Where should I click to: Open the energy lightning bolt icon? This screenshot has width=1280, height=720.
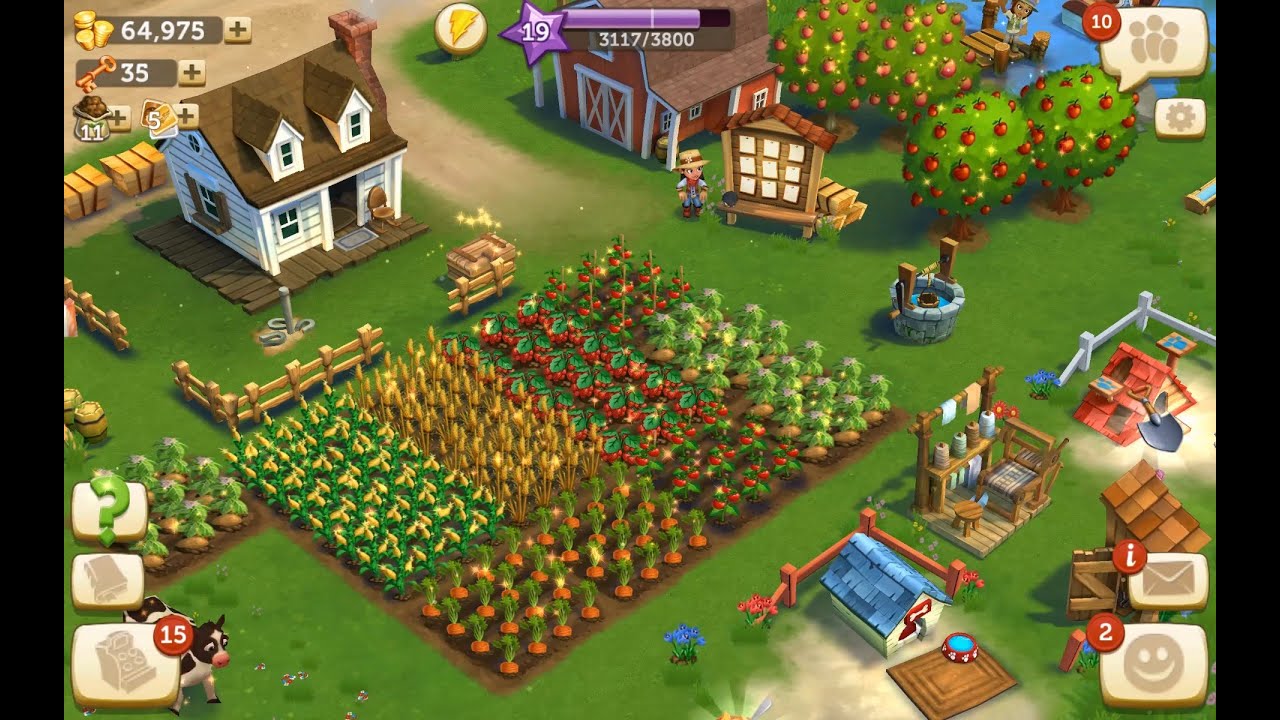pyautogui.click(x=460, y=29)
